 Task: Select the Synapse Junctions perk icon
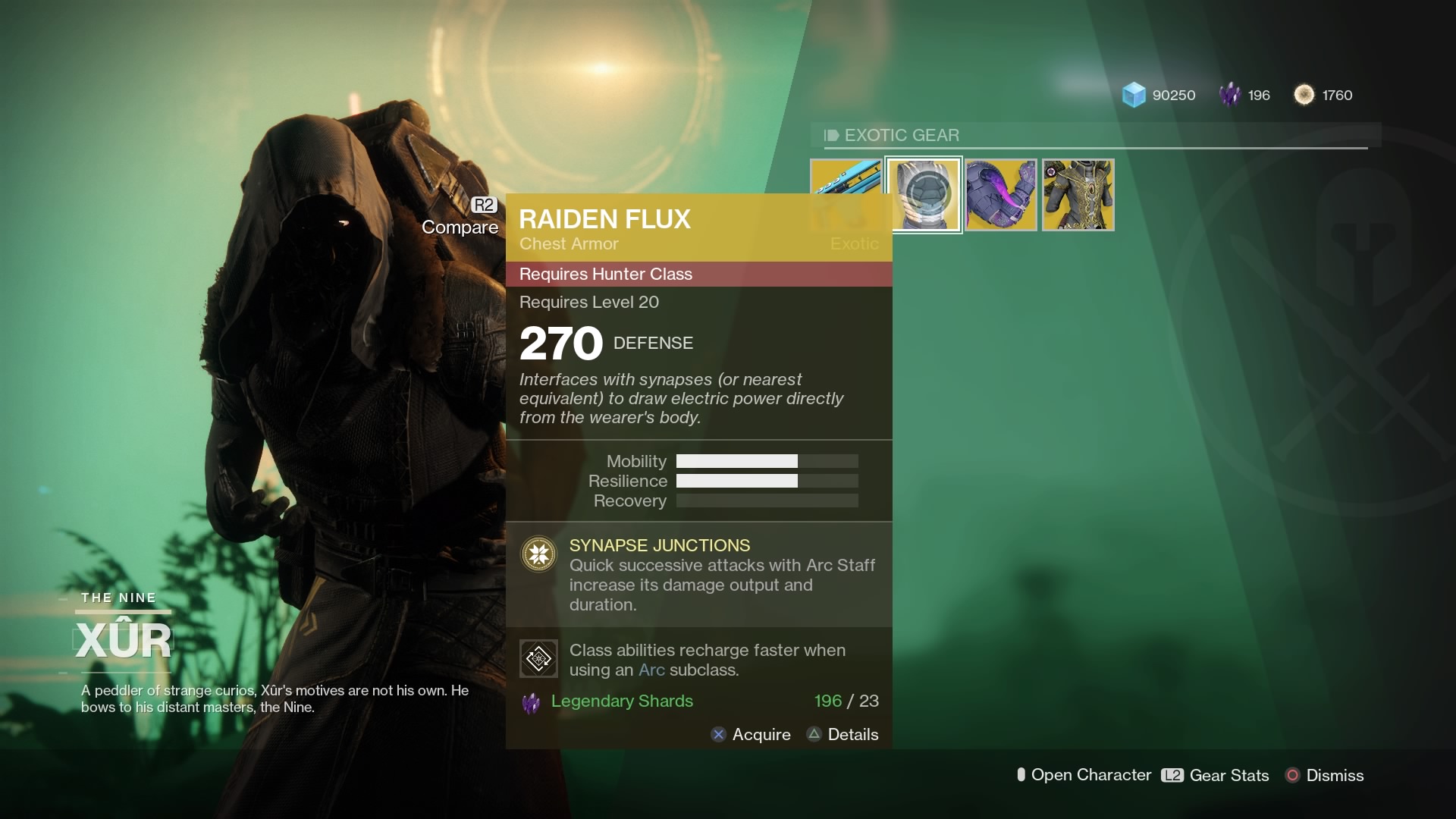pyautogui.click(x=539, y=554)
